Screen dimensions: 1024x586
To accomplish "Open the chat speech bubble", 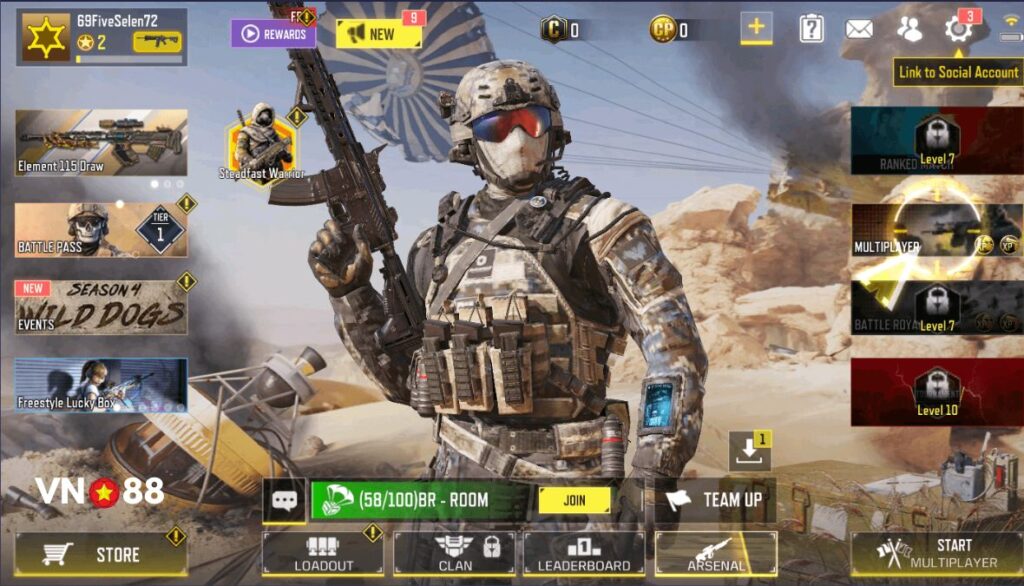I will click(x=284, y=500).
